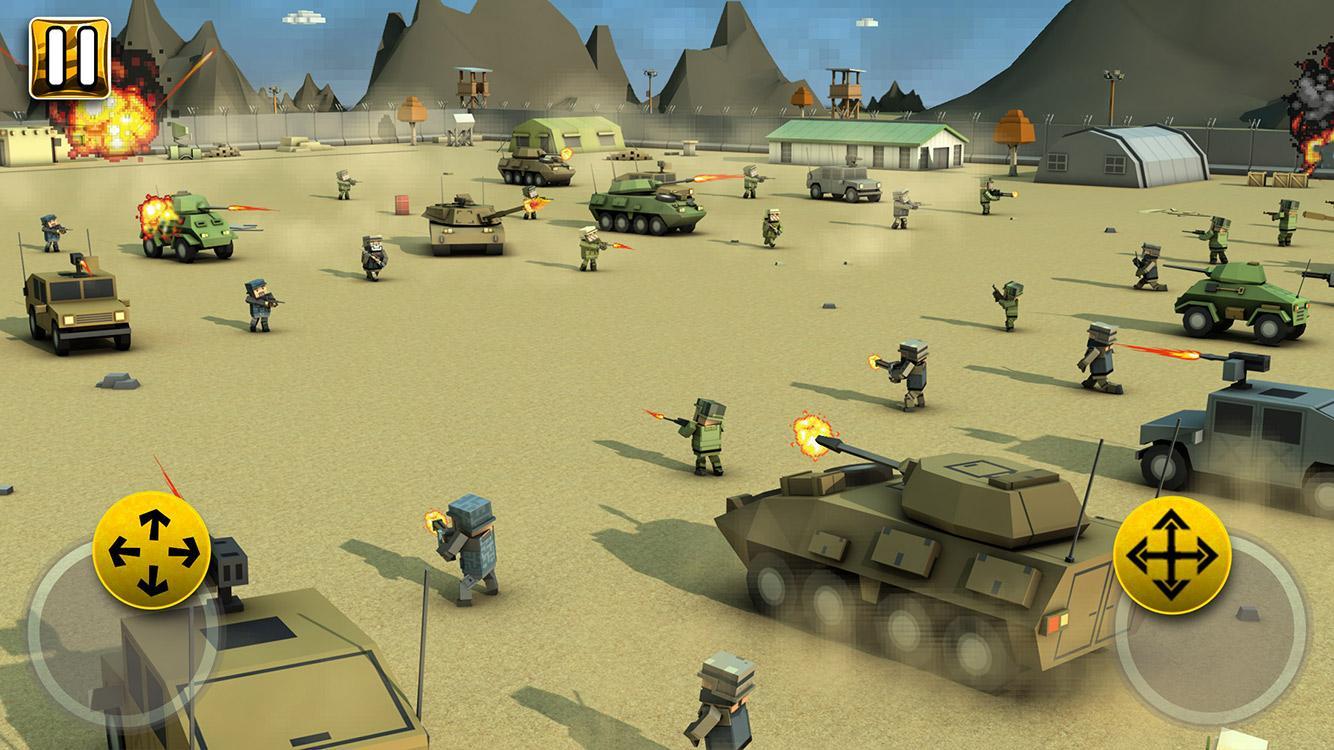Pause the game with the pause button
This screenshot has width=1334, height=750.
(69, 58)
